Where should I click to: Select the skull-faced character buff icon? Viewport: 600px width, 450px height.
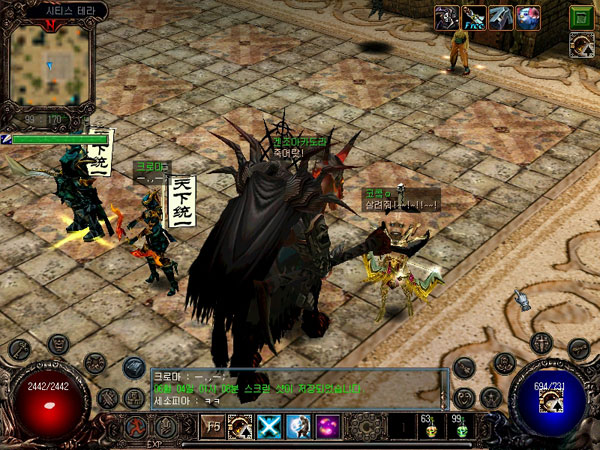[x=446, y=17]
